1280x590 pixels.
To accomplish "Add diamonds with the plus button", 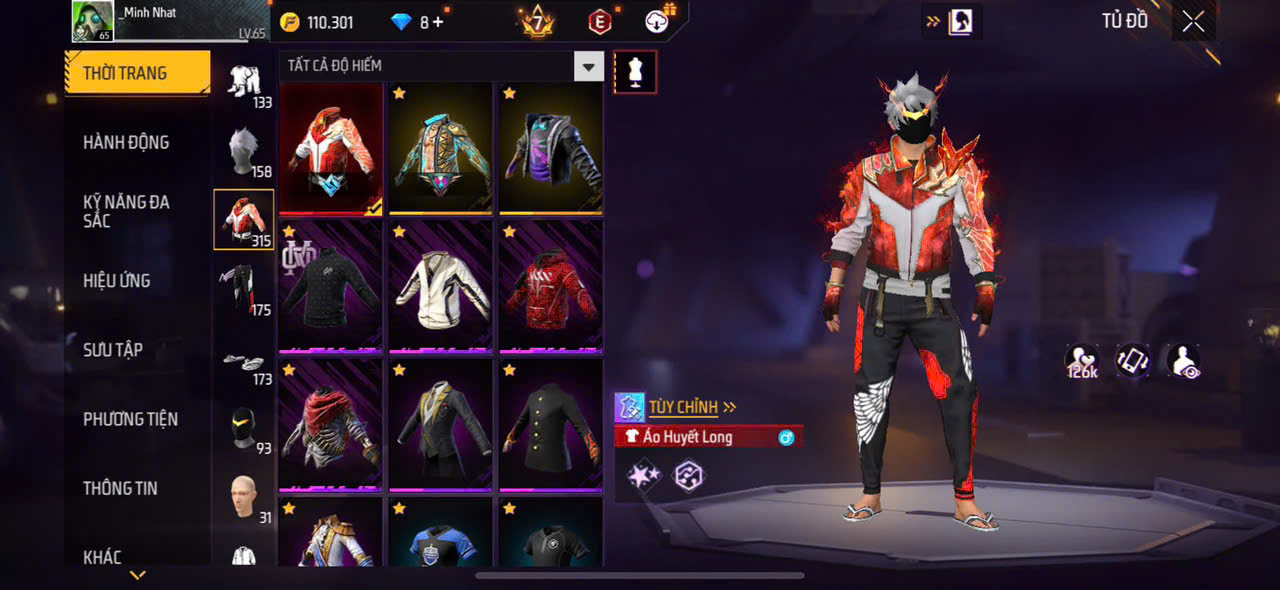I will 438,22.
